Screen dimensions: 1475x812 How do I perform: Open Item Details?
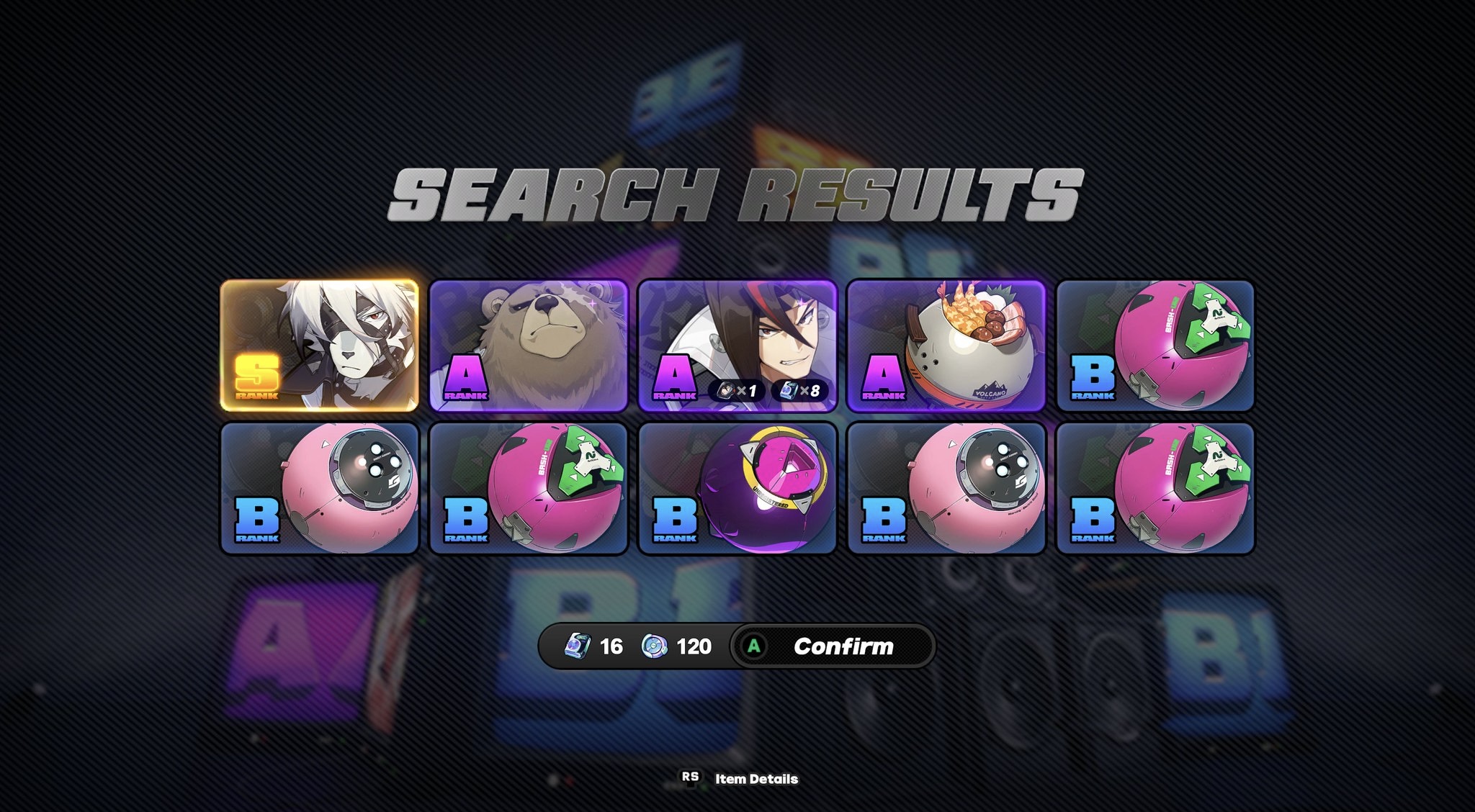coord(755,777)
